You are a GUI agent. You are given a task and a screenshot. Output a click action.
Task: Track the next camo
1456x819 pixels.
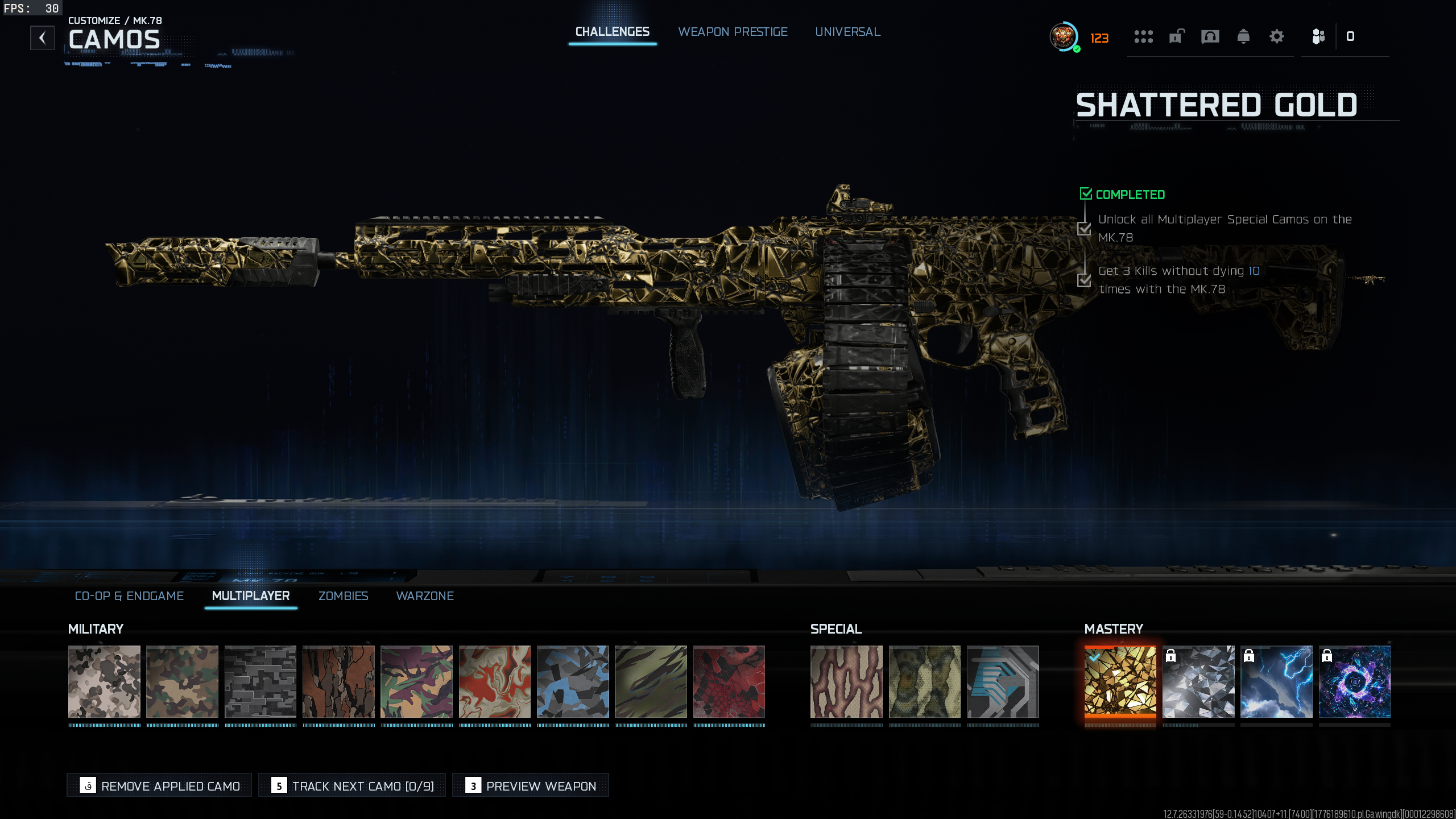point(352,785)
